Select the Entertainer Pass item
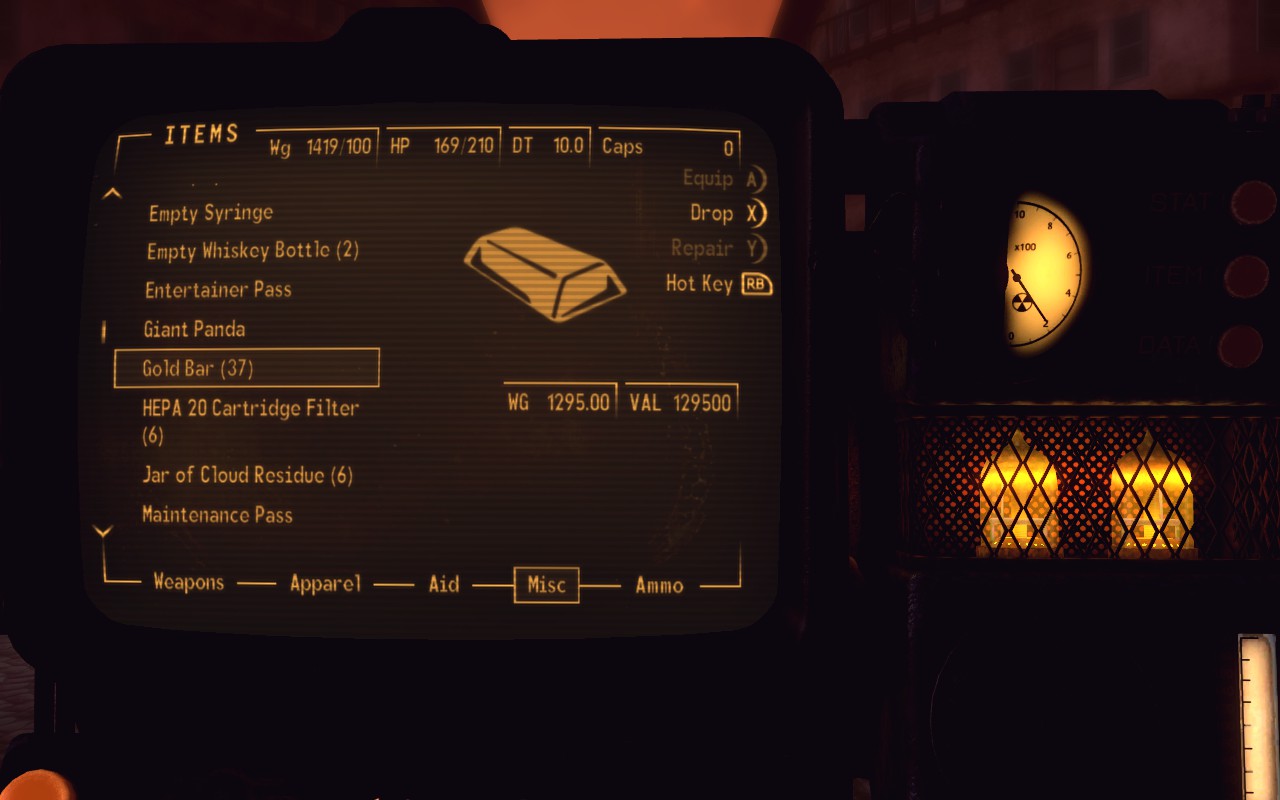Image resolution: width=1280 pixels, height=800 pixels. point(218,290)
